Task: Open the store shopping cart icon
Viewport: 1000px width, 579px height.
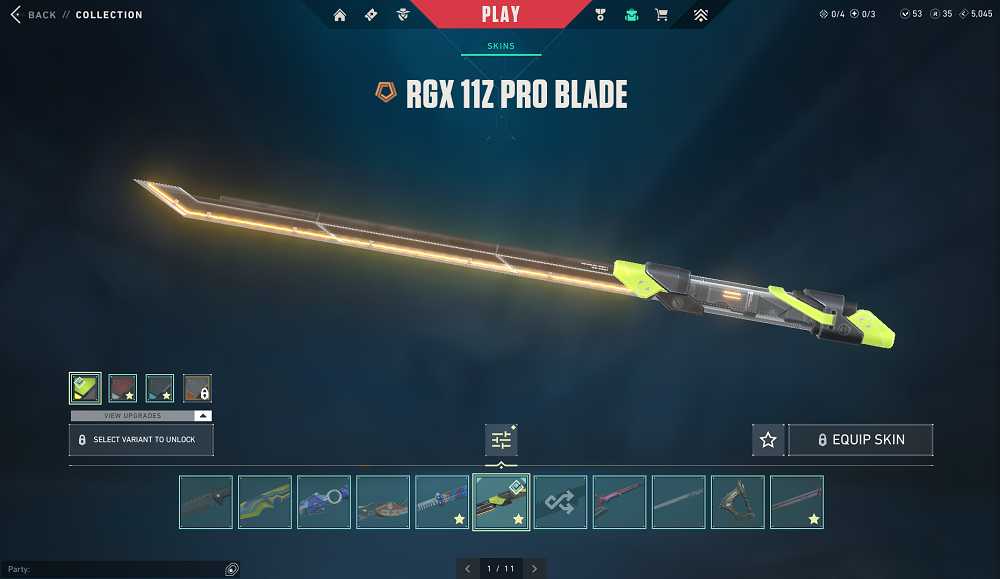Action: 661,15
